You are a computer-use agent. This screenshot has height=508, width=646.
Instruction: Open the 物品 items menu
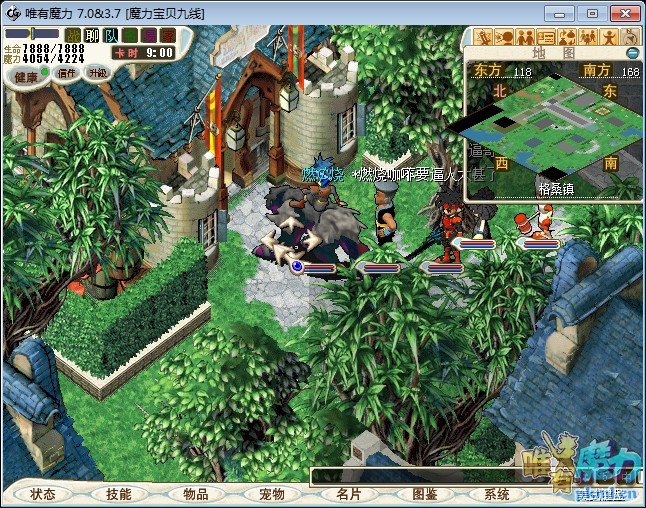pos(195,494)
